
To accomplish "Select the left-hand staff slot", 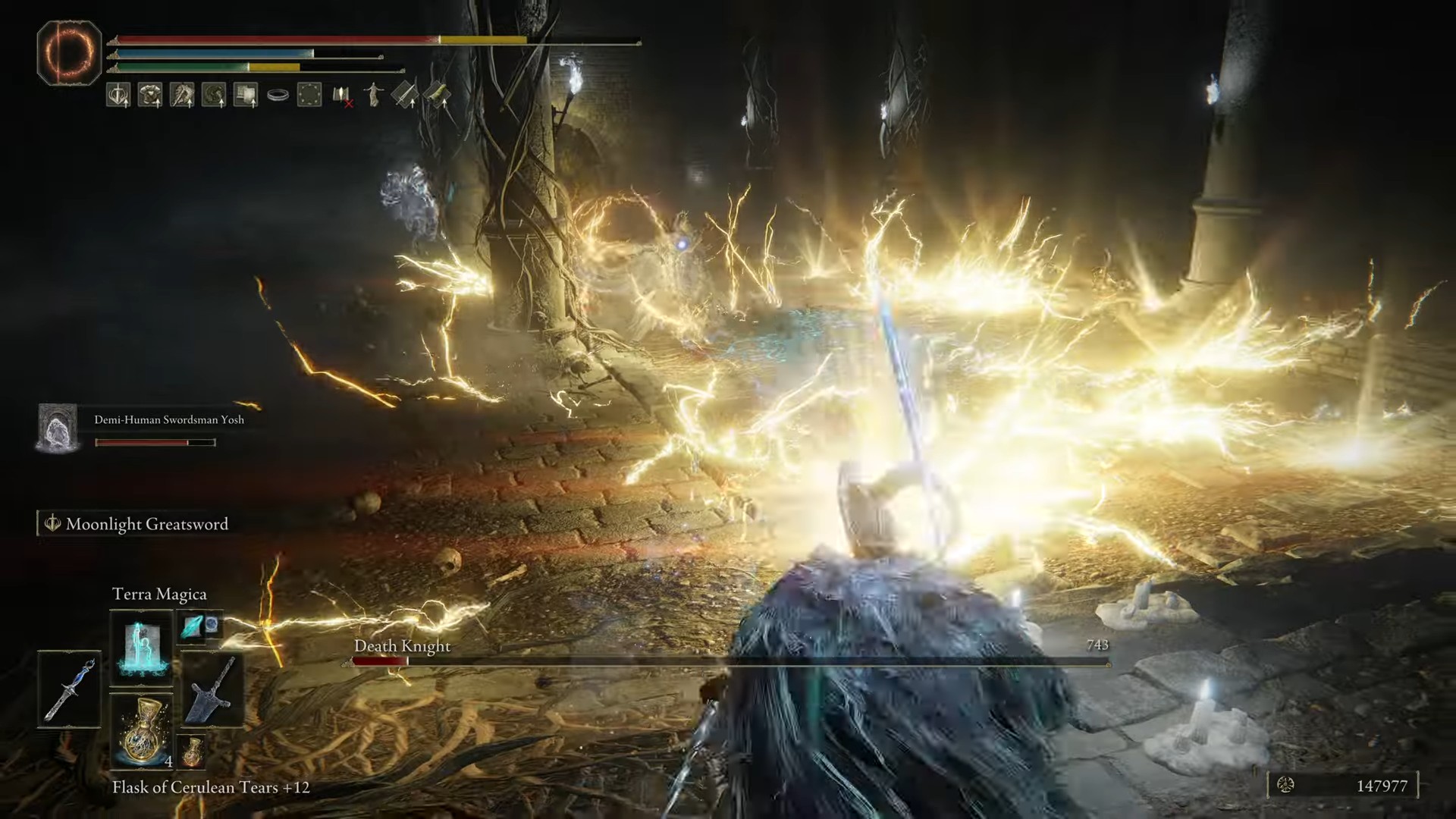I will 68,689.
